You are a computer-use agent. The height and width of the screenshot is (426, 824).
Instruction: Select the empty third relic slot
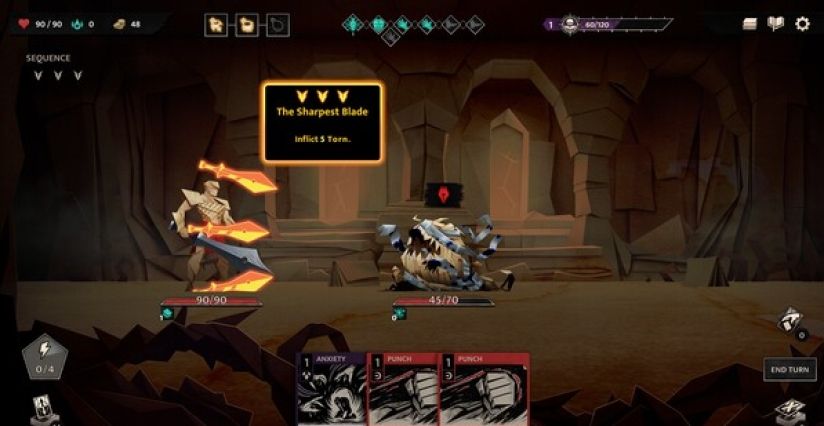279,25
